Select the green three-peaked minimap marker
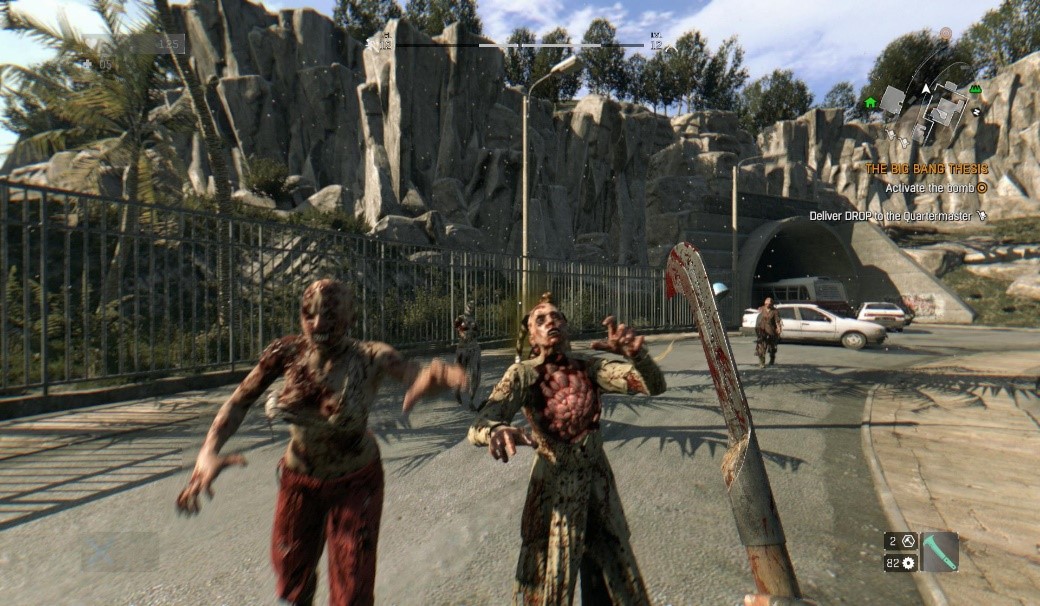Viewport: 1040px width, 606px height. click(x=975, y=89)
